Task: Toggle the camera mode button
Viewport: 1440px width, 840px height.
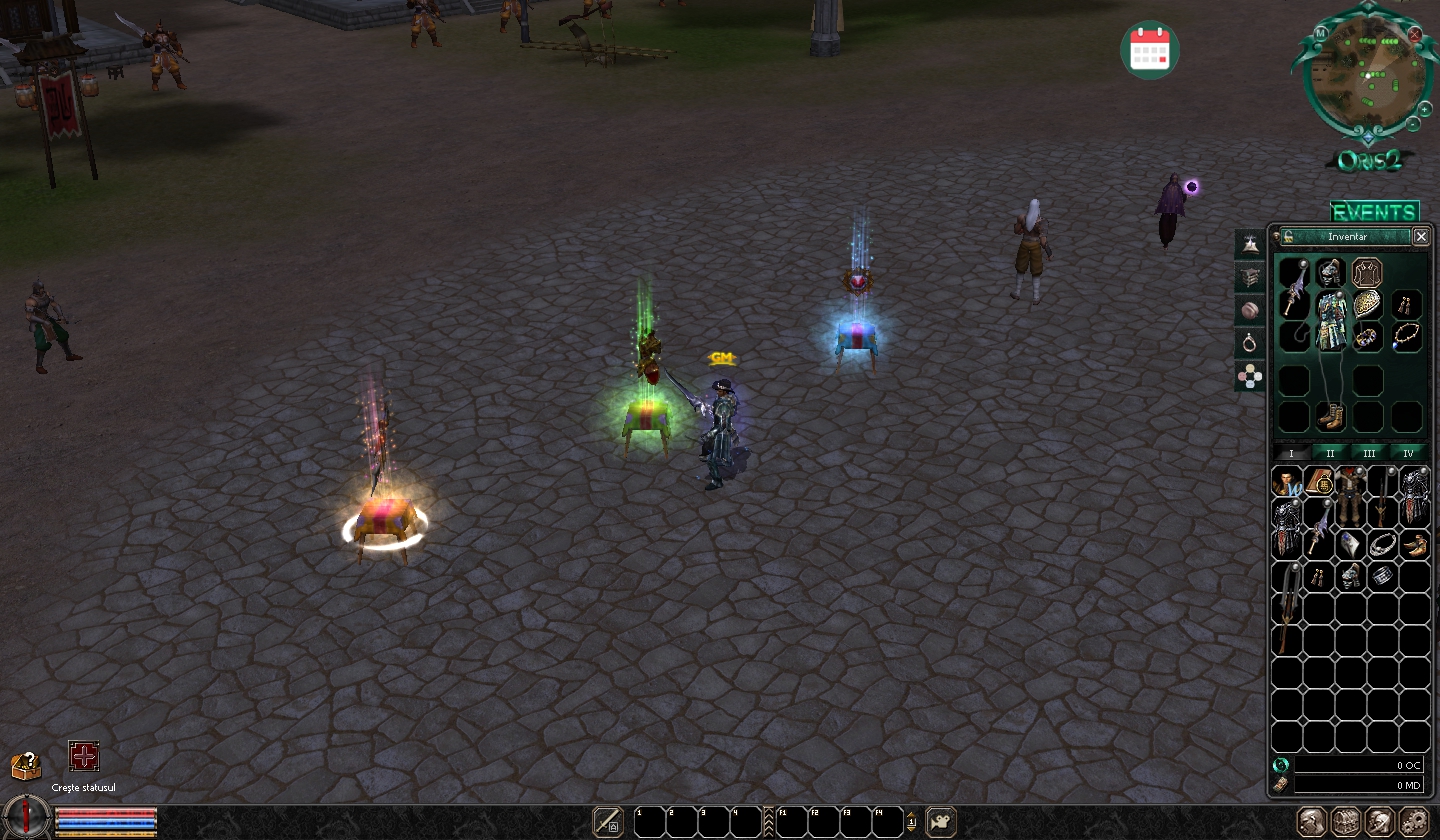Action: pos(941,822)
